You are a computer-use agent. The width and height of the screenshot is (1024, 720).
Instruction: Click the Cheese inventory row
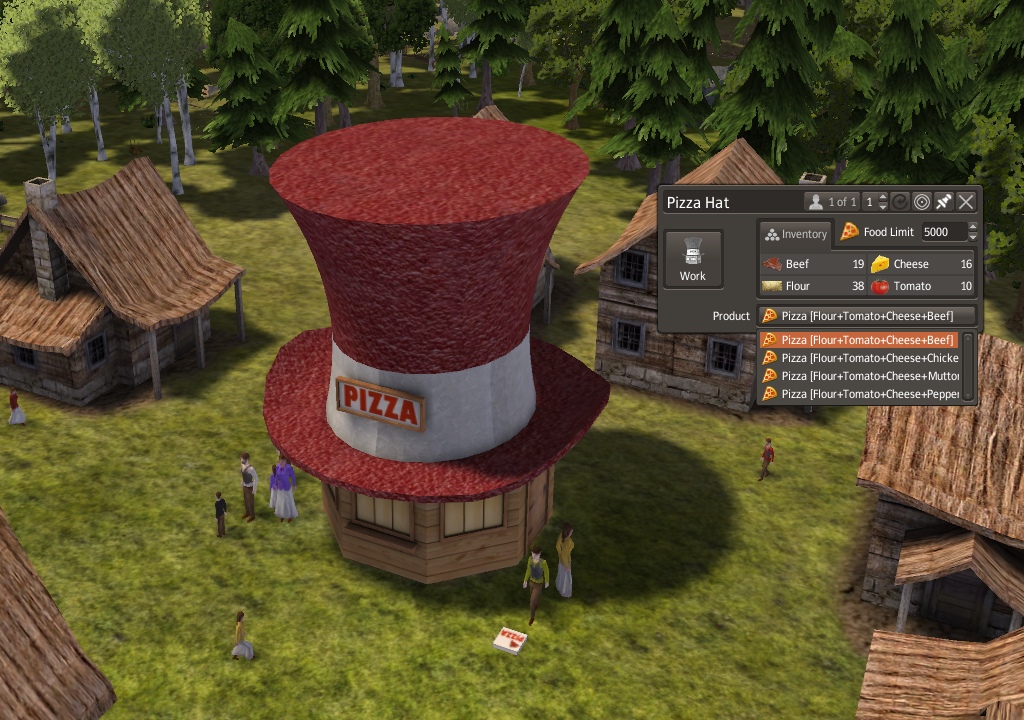[921, 264]
